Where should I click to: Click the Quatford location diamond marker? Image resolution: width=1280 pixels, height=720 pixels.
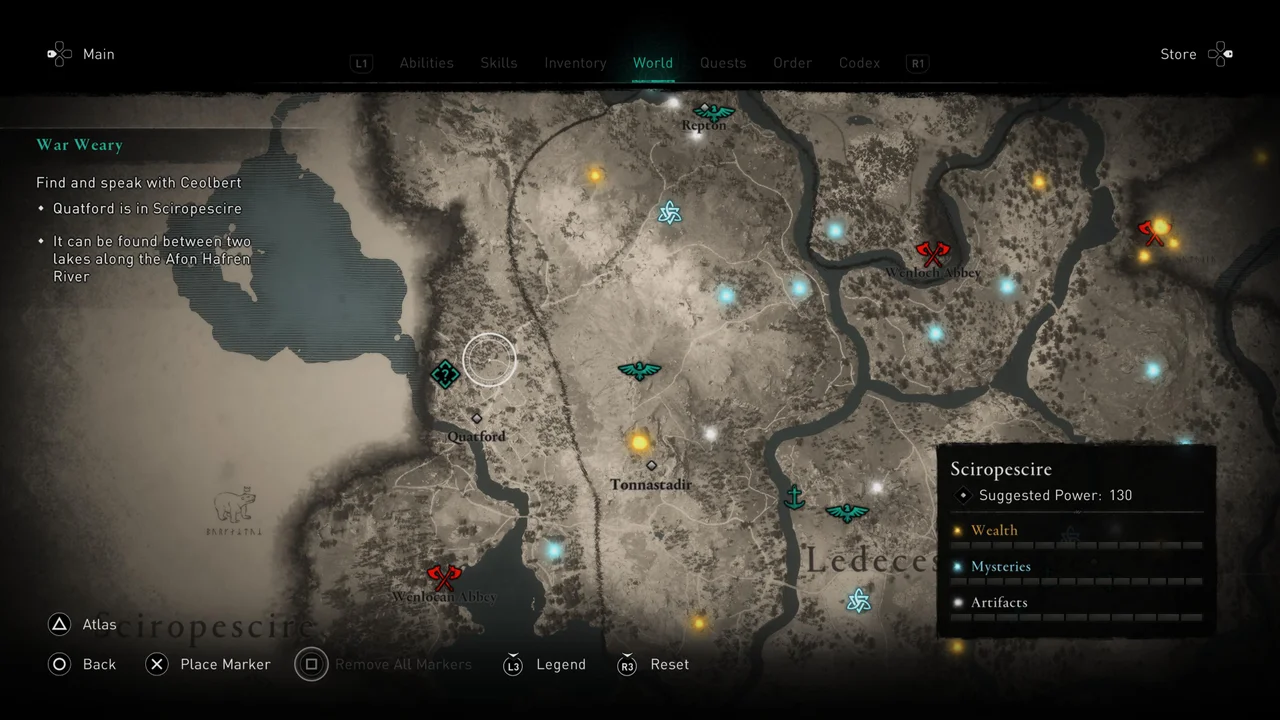coord(476,418)
